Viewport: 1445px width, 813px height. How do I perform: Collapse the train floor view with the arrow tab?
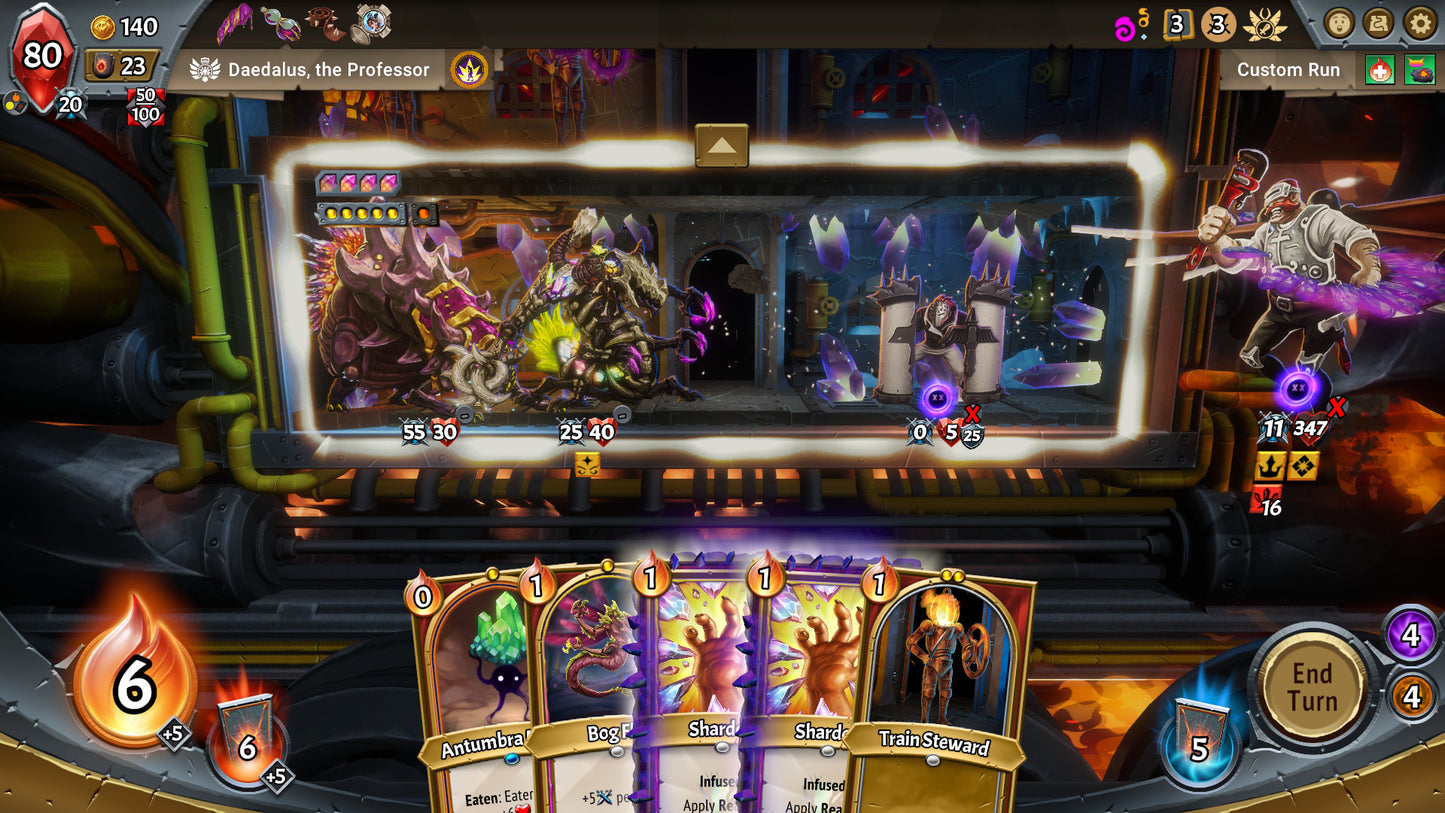[x=722, y=144]
